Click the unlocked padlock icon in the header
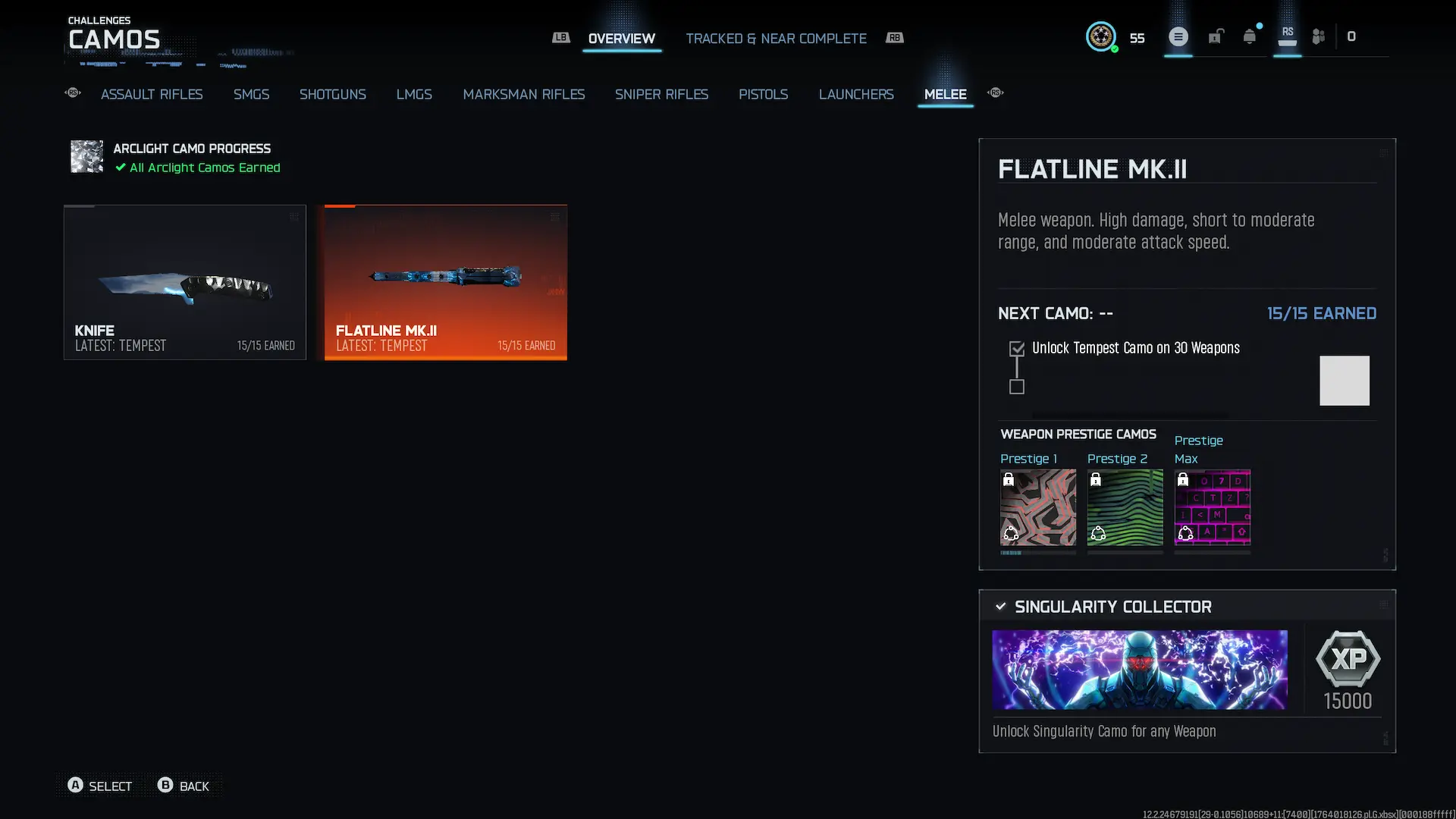Image resolution: width=1456 pixels, height=819 pixels. 1216,36
